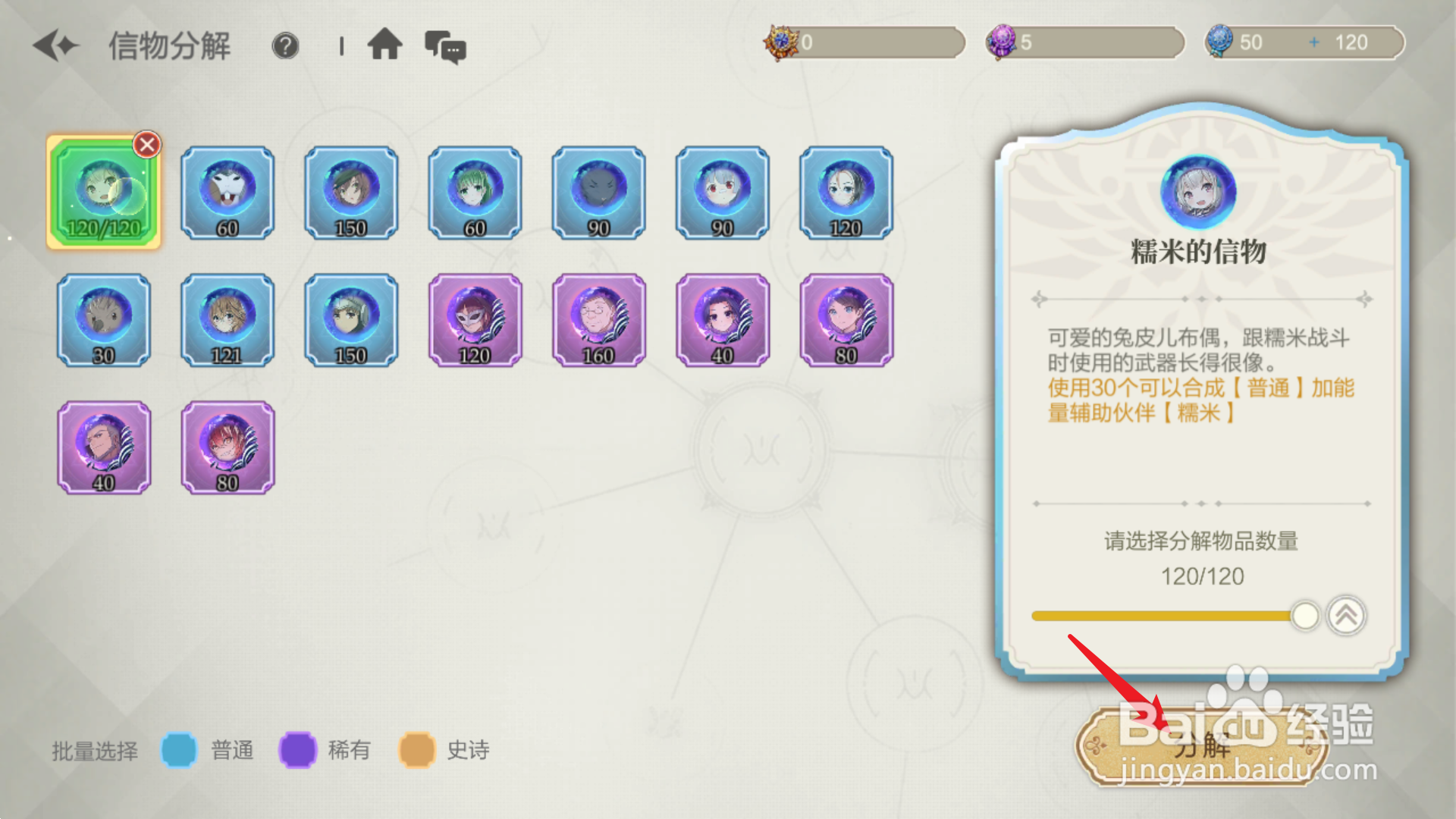Click the orange synthesis hint text about 糯米
The height and width of the screenshot is (819, 1456).
pyautogui.click(x=1198, y=400)
